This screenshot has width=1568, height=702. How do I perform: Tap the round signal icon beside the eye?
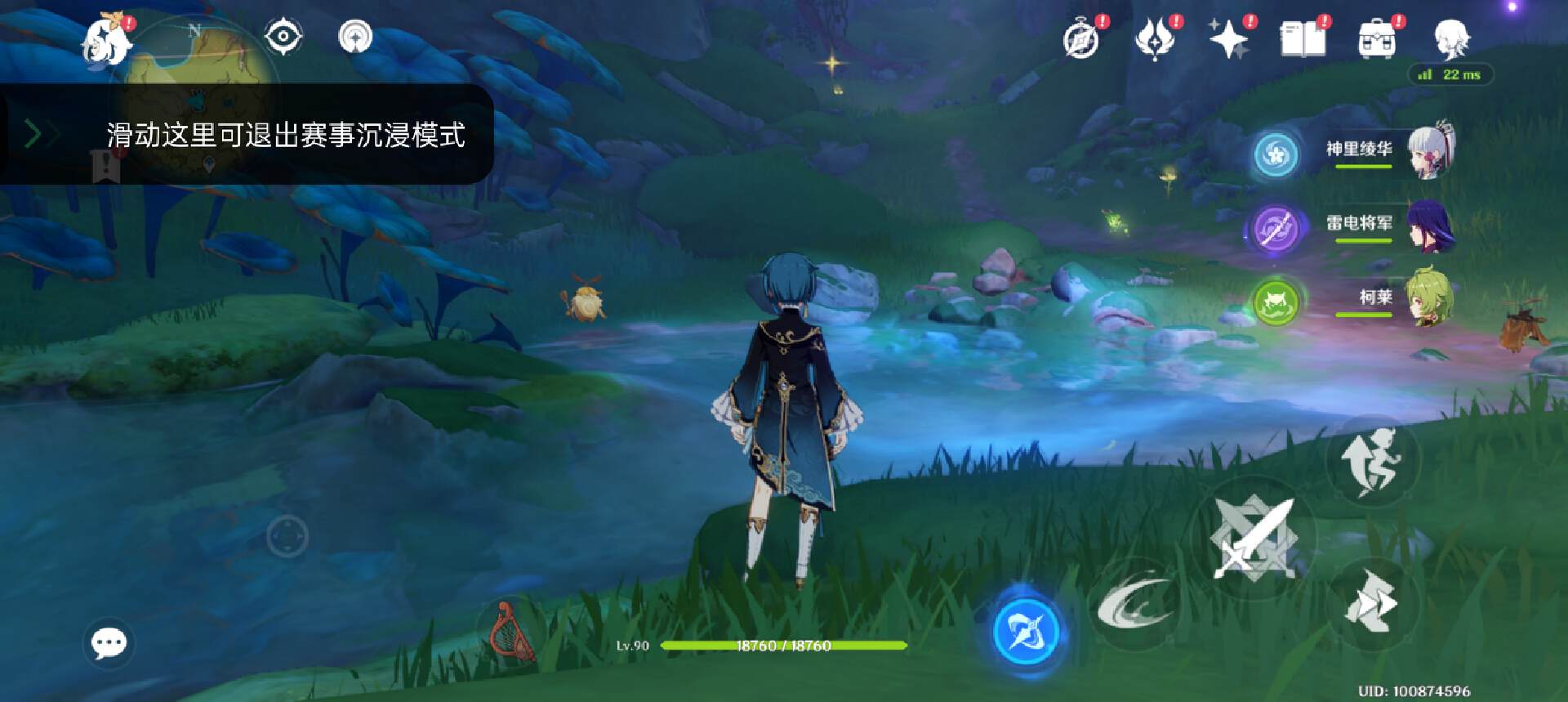[355, 38]
